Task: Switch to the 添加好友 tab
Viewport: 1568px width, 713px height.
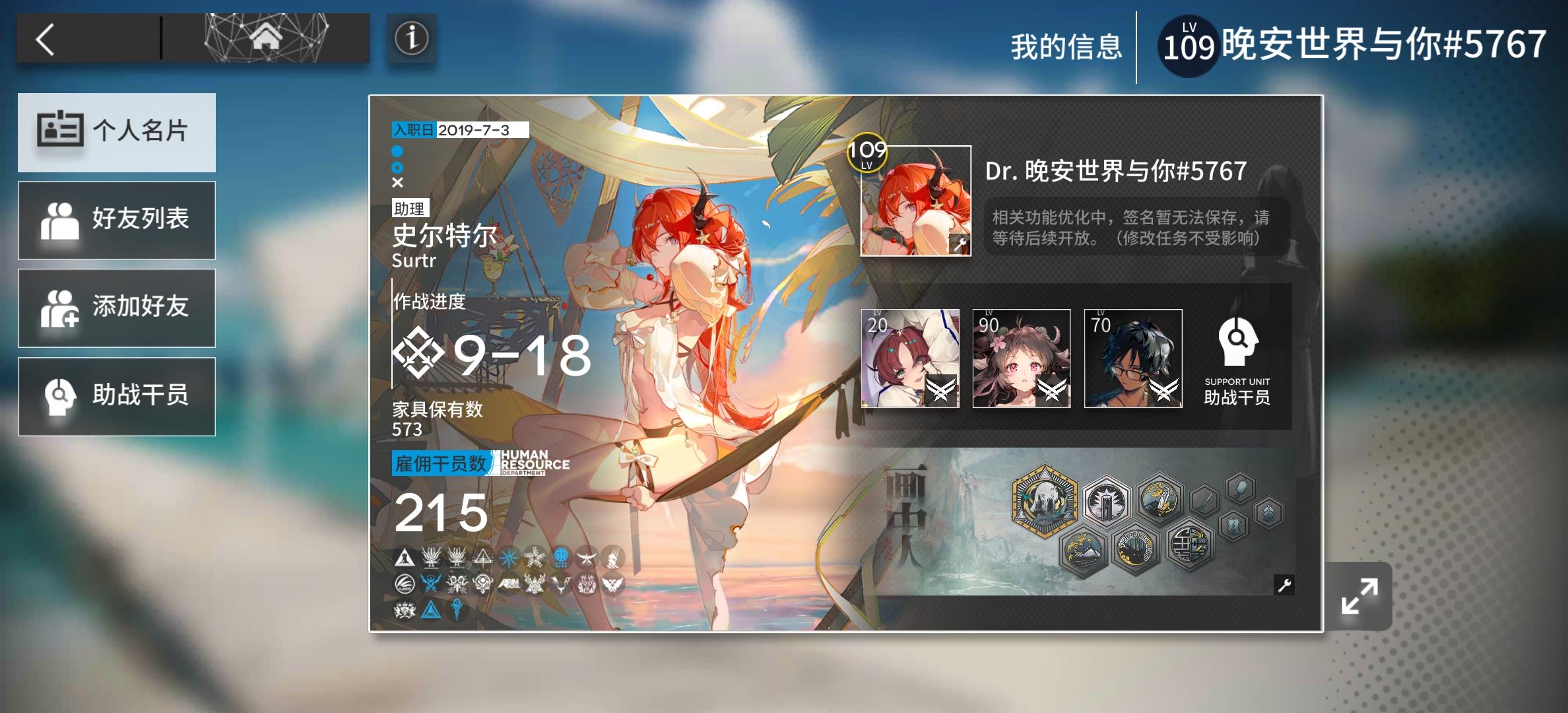Action: [117, 308]
